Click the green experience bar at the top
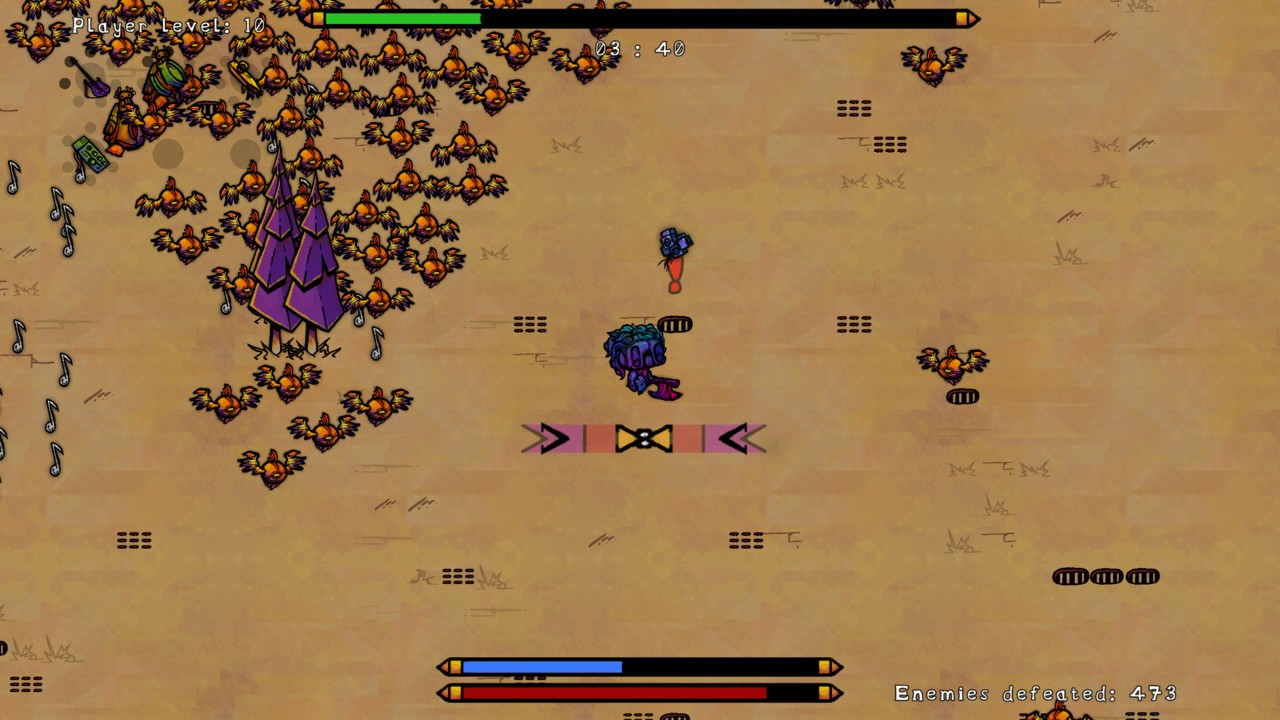This screenshot has width=1280, height=720. 405,18
